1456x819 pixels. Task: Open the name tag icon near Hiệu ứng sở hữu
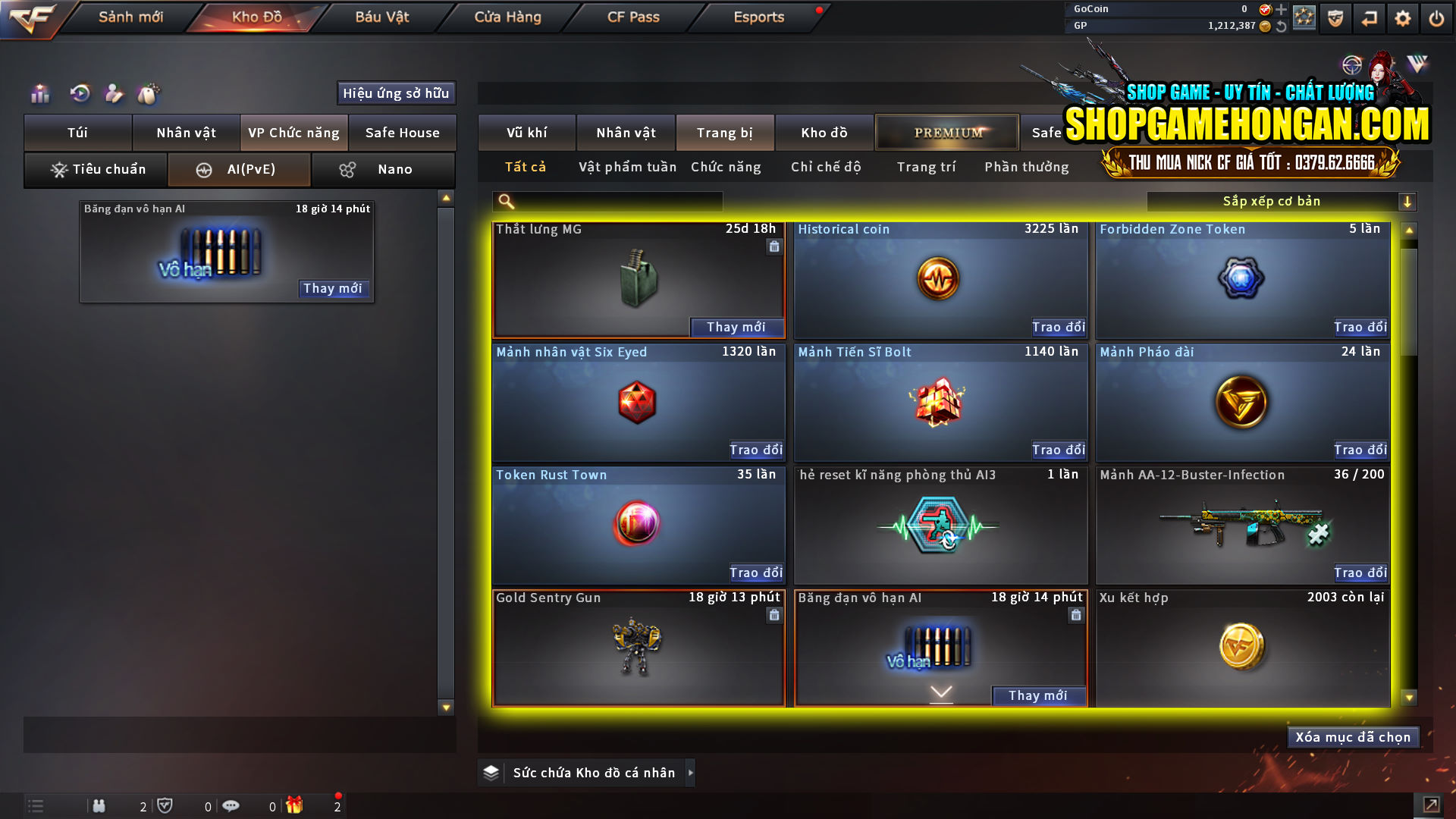[x=114, y=93]
